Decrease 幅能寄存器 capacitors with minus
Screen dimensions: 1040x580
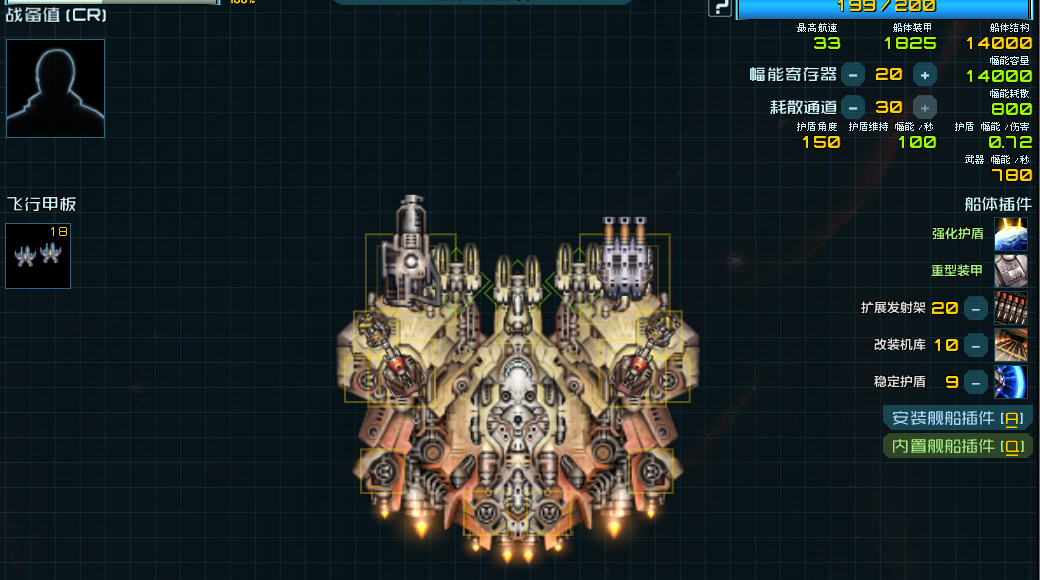(x=853, y=74)
